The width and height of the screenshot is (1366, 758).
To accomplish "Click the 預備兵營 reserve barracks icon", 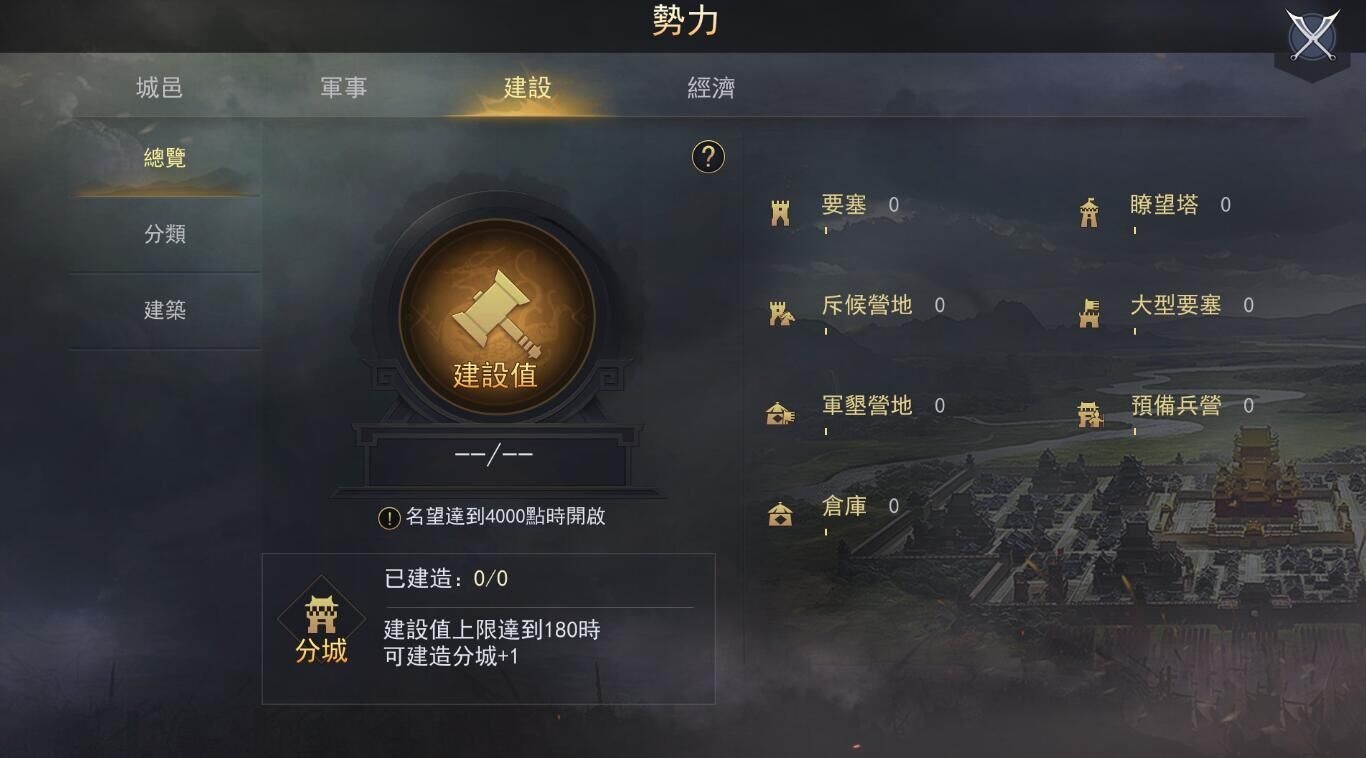I will (x=1089, y=409).
